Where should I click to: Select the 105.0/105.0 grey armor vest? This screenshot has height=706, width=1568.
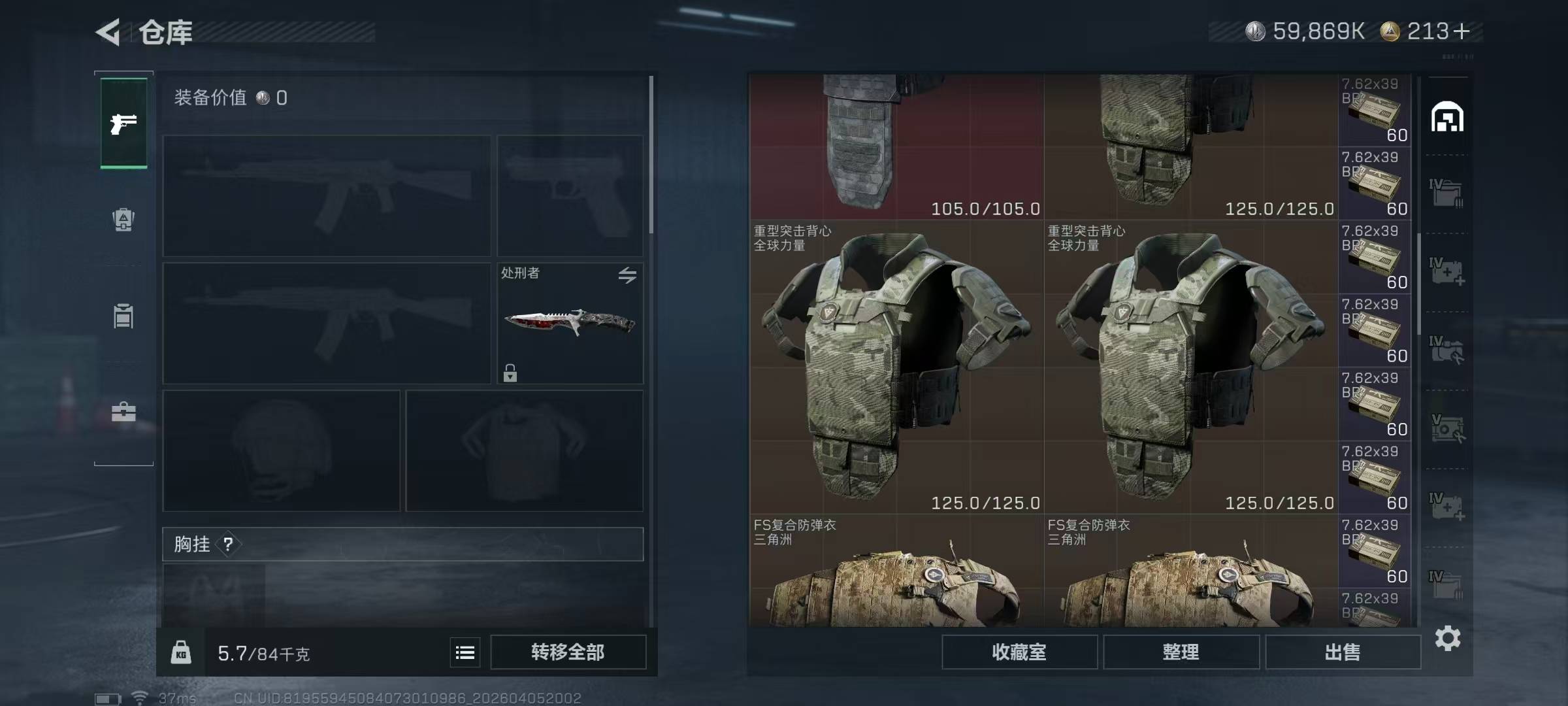click(x=896, y=146)
